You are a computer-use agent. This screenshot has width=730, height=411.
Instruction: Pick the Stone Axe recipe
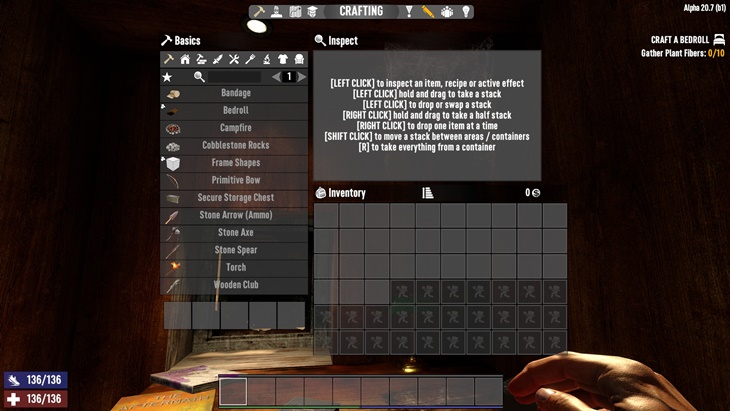point(235,233)
